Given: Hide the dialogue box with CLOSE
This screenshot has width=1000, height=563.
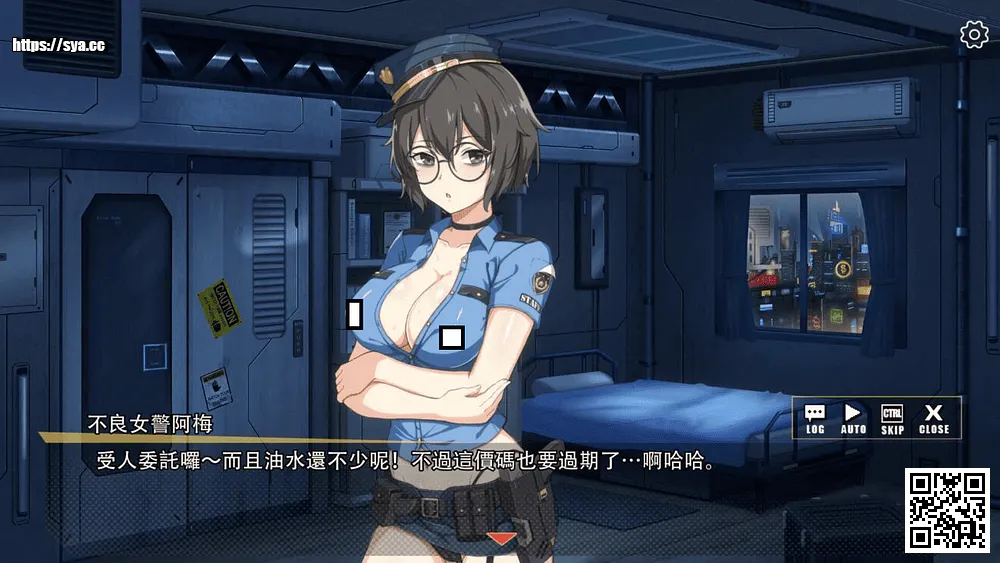Looking at the screenshot, I should tap(934, 418).
